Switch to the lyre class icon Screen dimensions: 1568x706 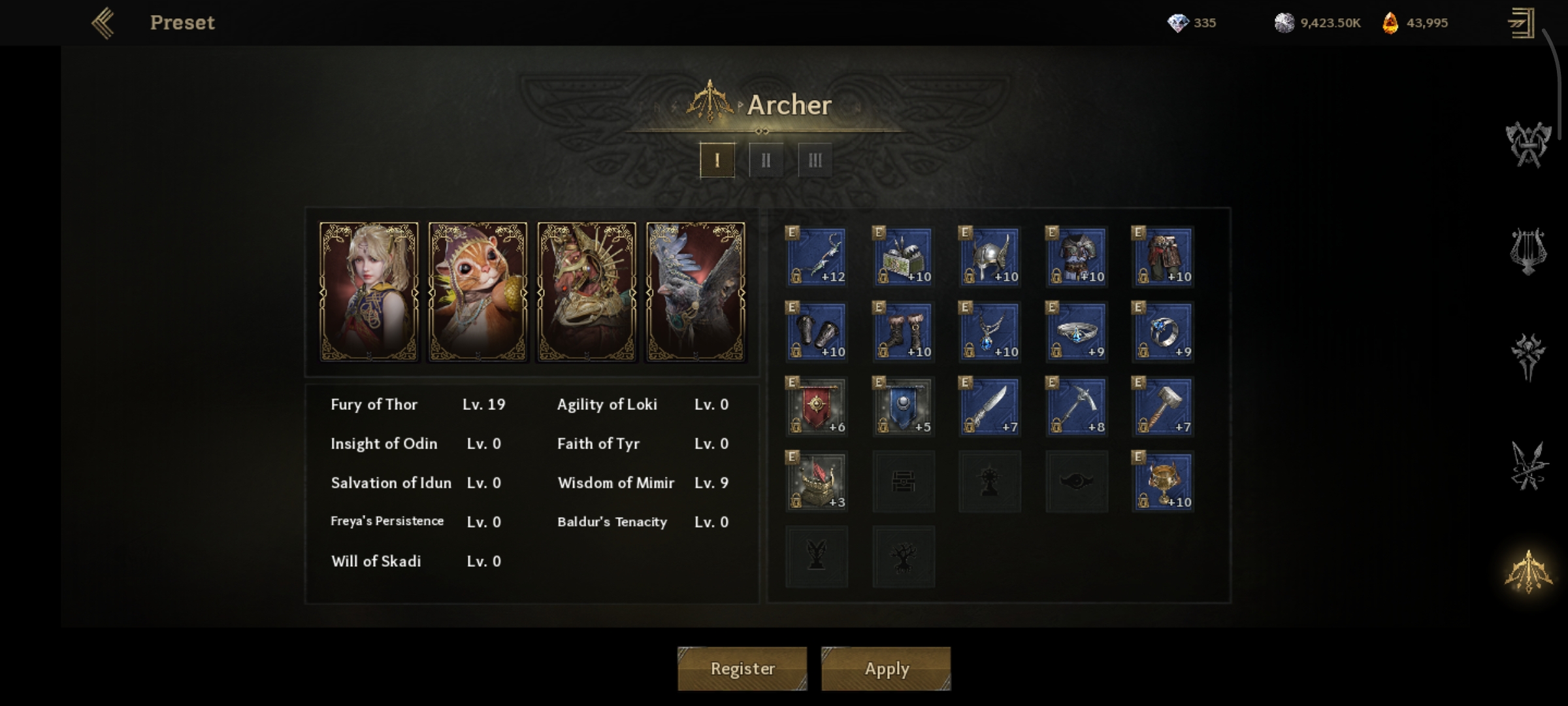point(1528,251)
